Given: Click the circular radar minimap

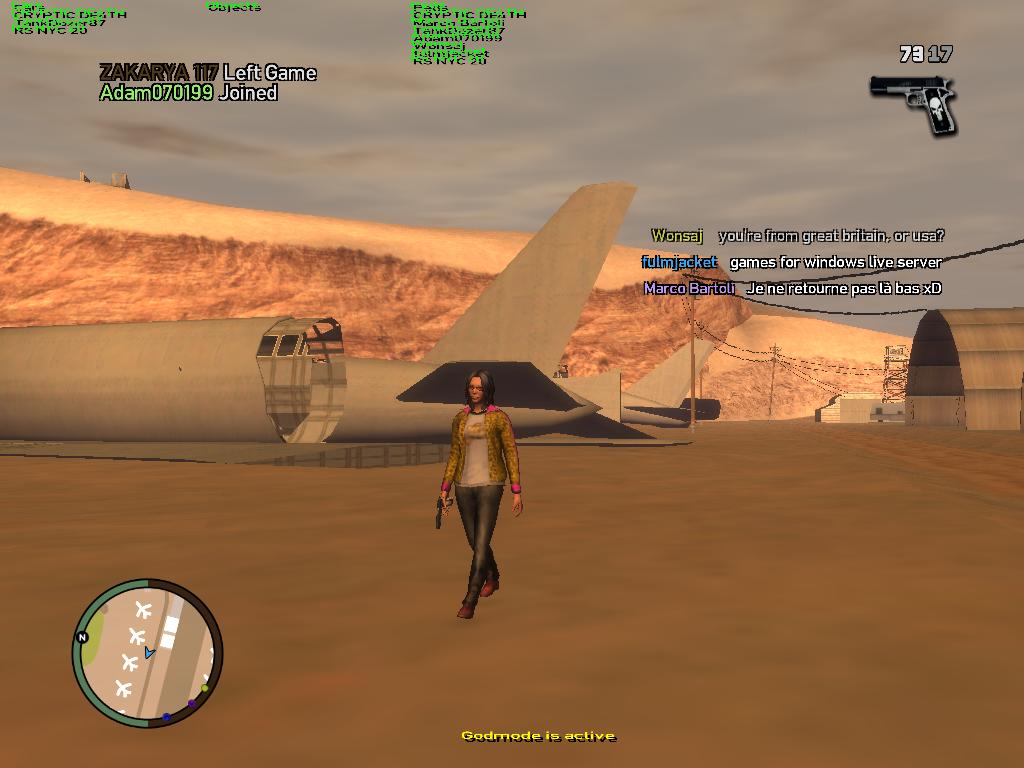Looking at the screenshot, I should [x=147, y=653].
